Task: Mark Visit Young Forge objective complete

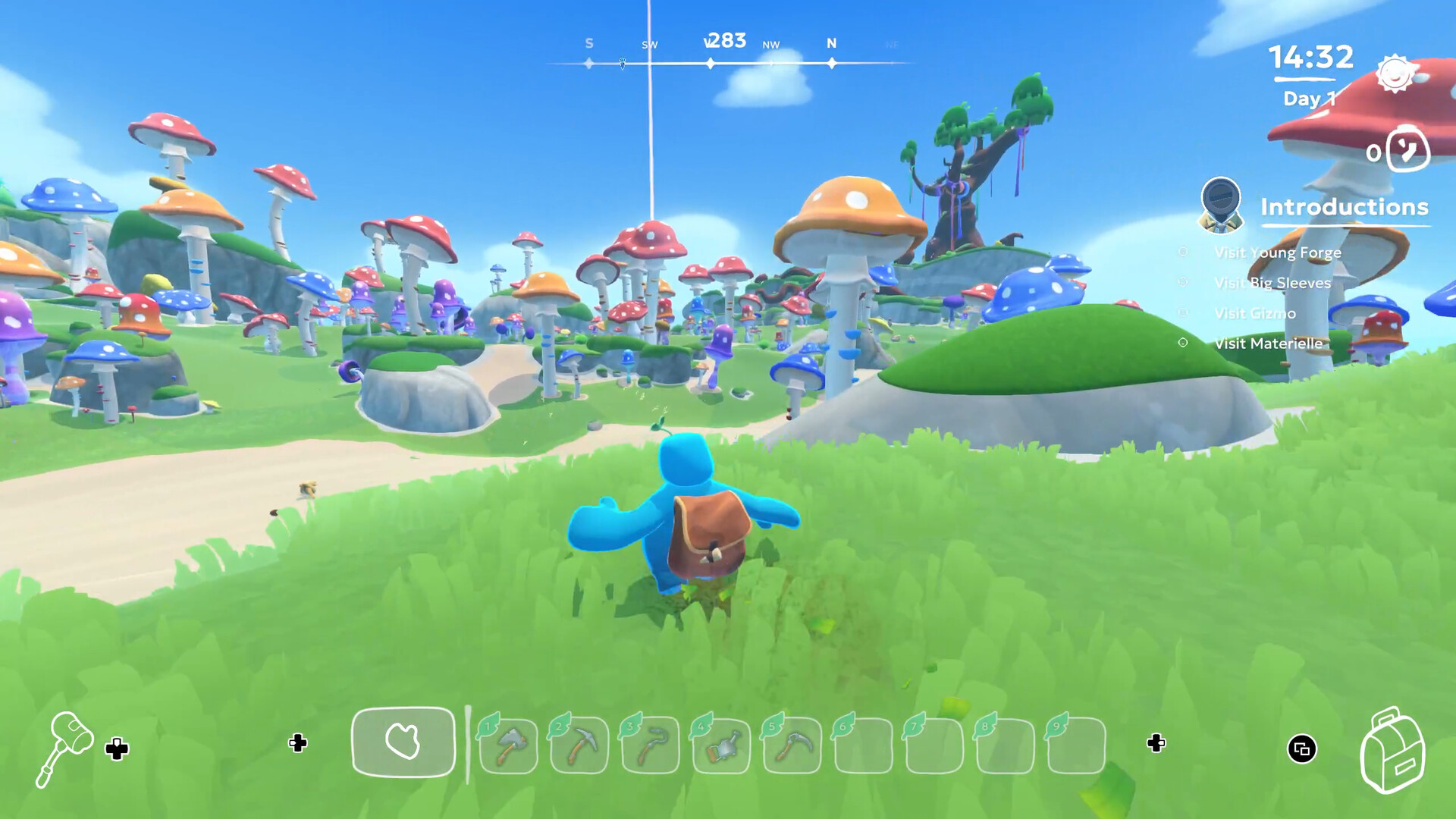Action: click(x=1181, y=253)
